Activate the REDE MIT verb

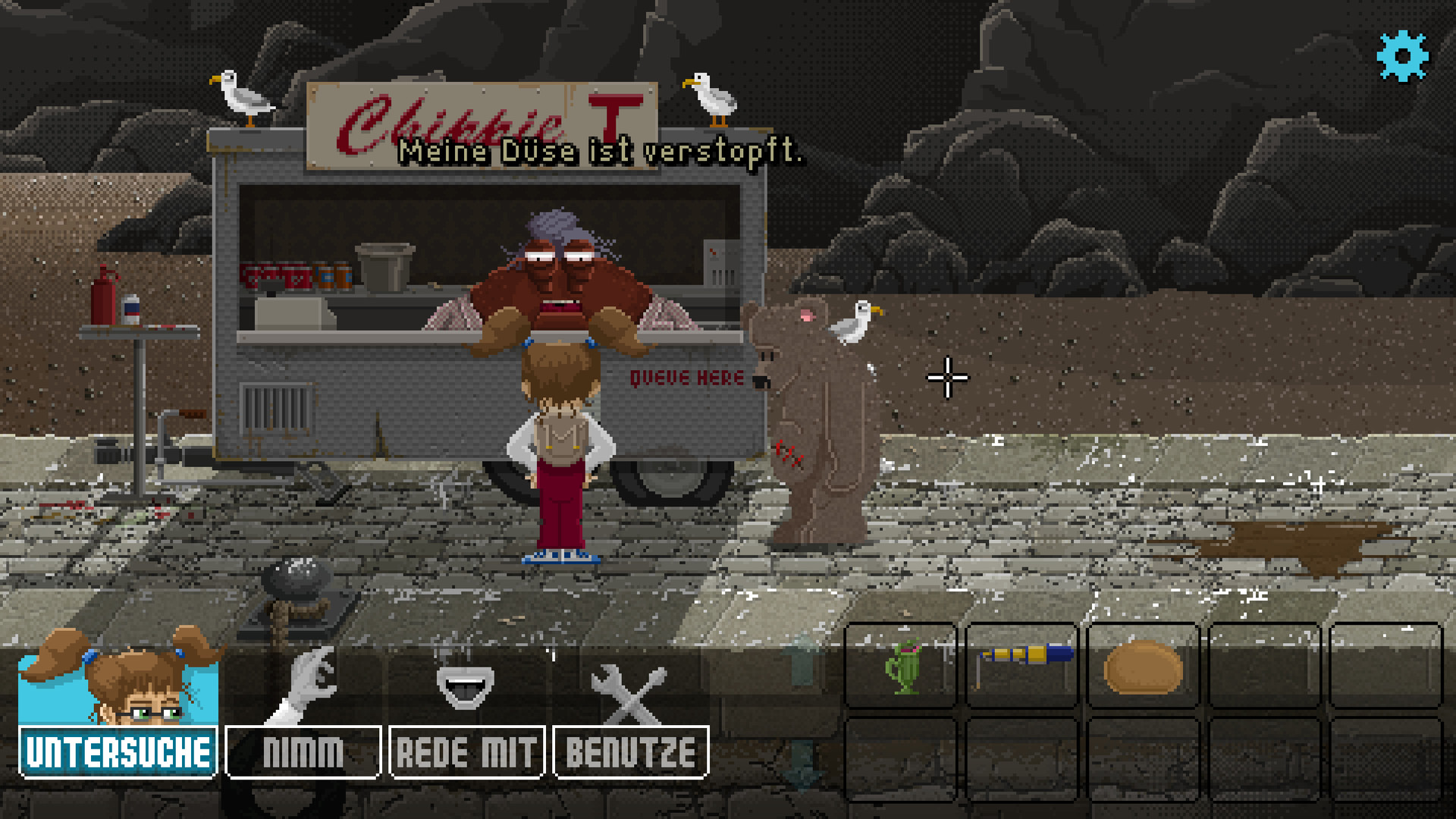467,752
